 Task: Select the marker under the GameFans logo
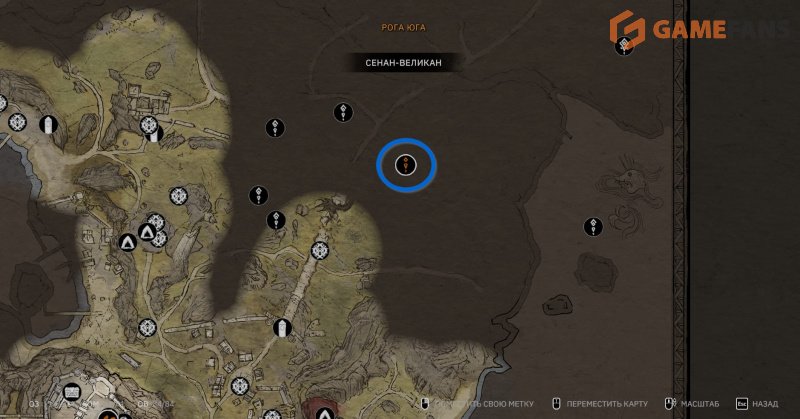(x=626, y=44)
